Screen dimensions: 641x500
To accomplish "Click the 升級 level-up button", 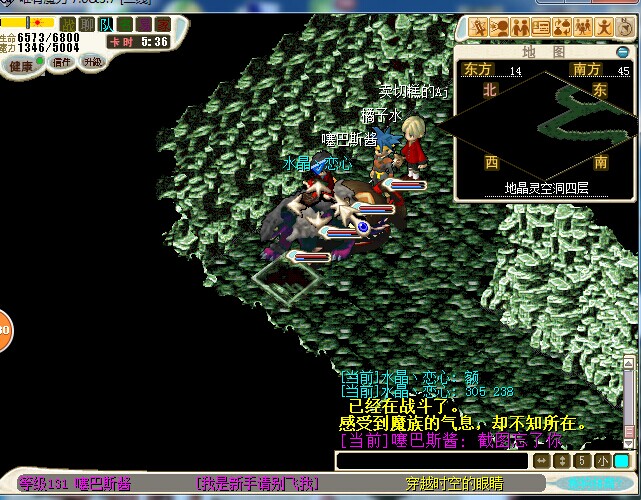I will (x=93, y=62).
